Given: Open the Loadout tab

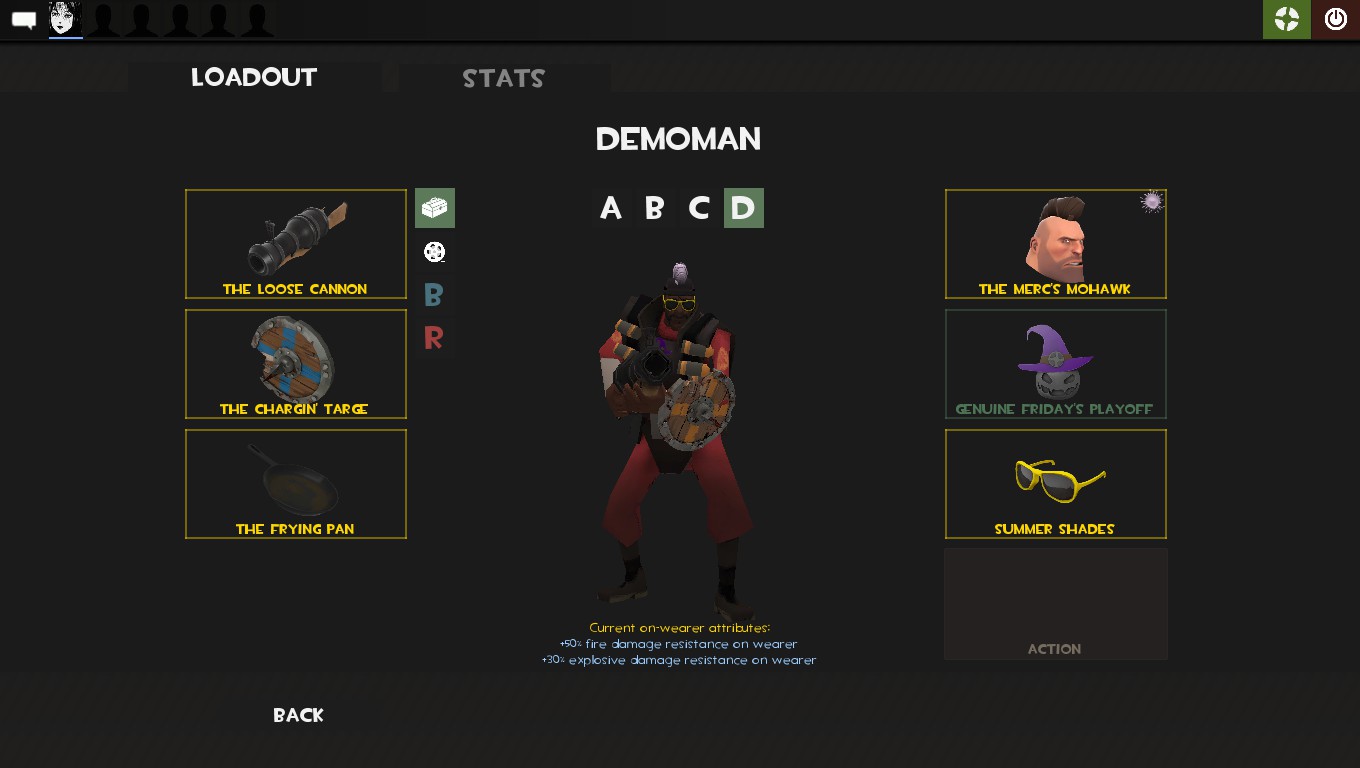Looking at the screenshot, I should tap(254, 78).
